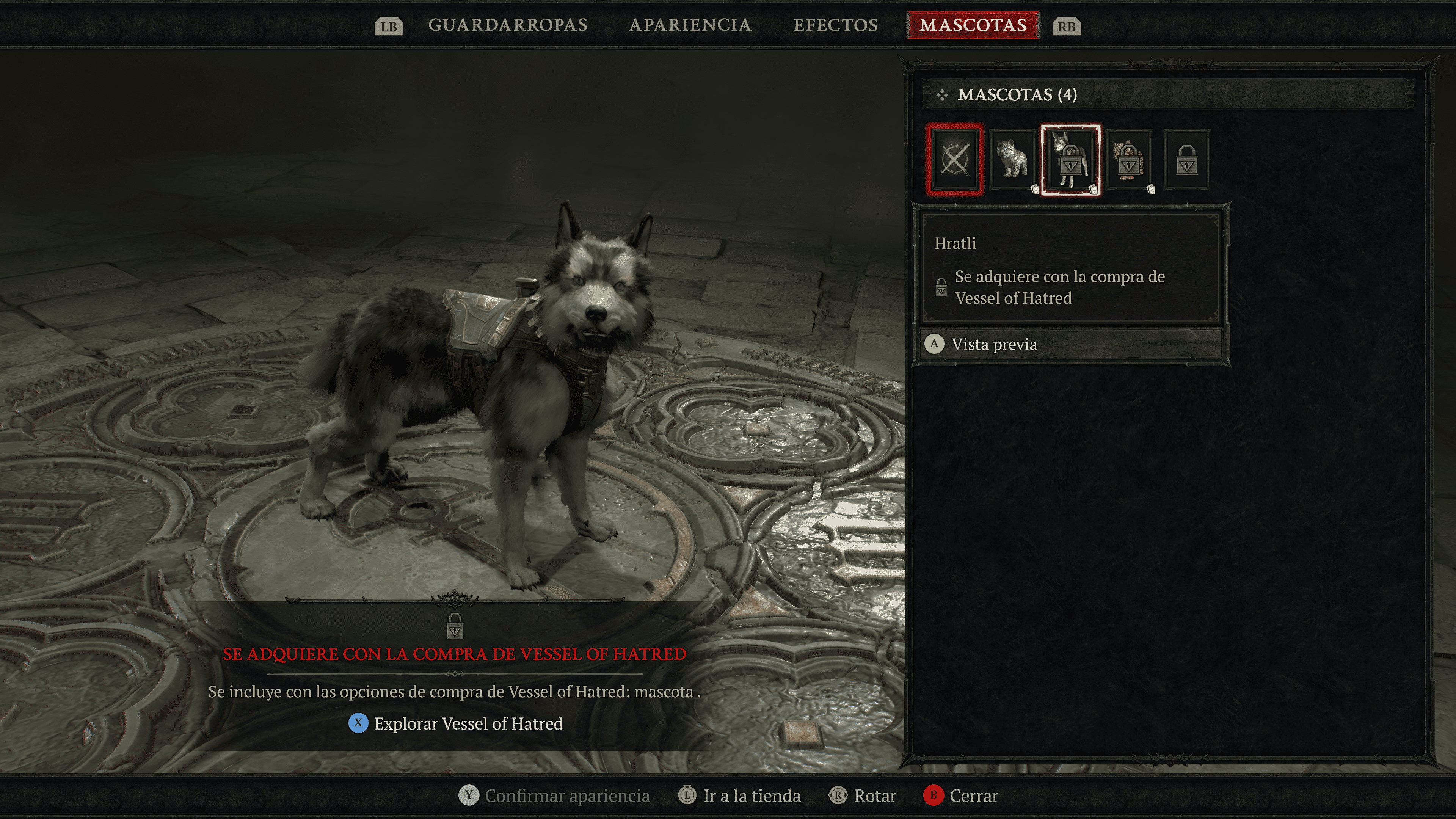1456x819 pixels.
Task: Close the menu with Cerrar
Action: 973,796
